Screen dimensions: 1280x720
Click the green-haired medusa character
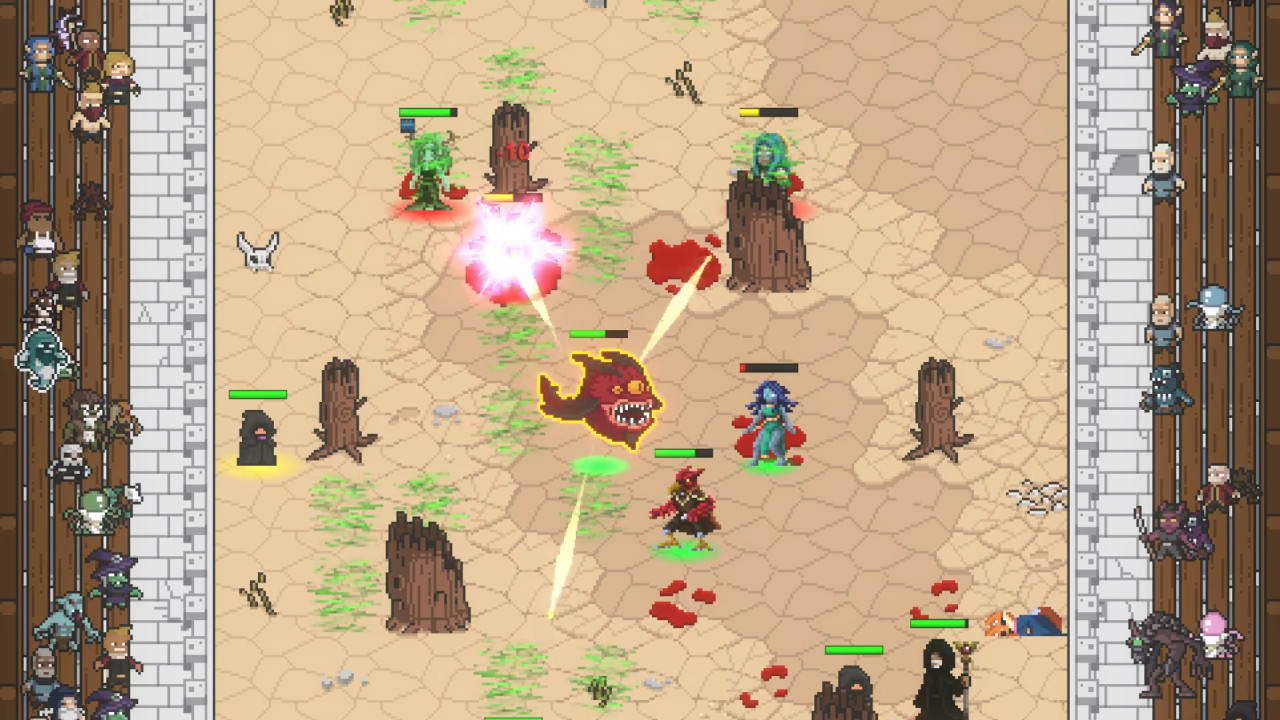[430, 170]
